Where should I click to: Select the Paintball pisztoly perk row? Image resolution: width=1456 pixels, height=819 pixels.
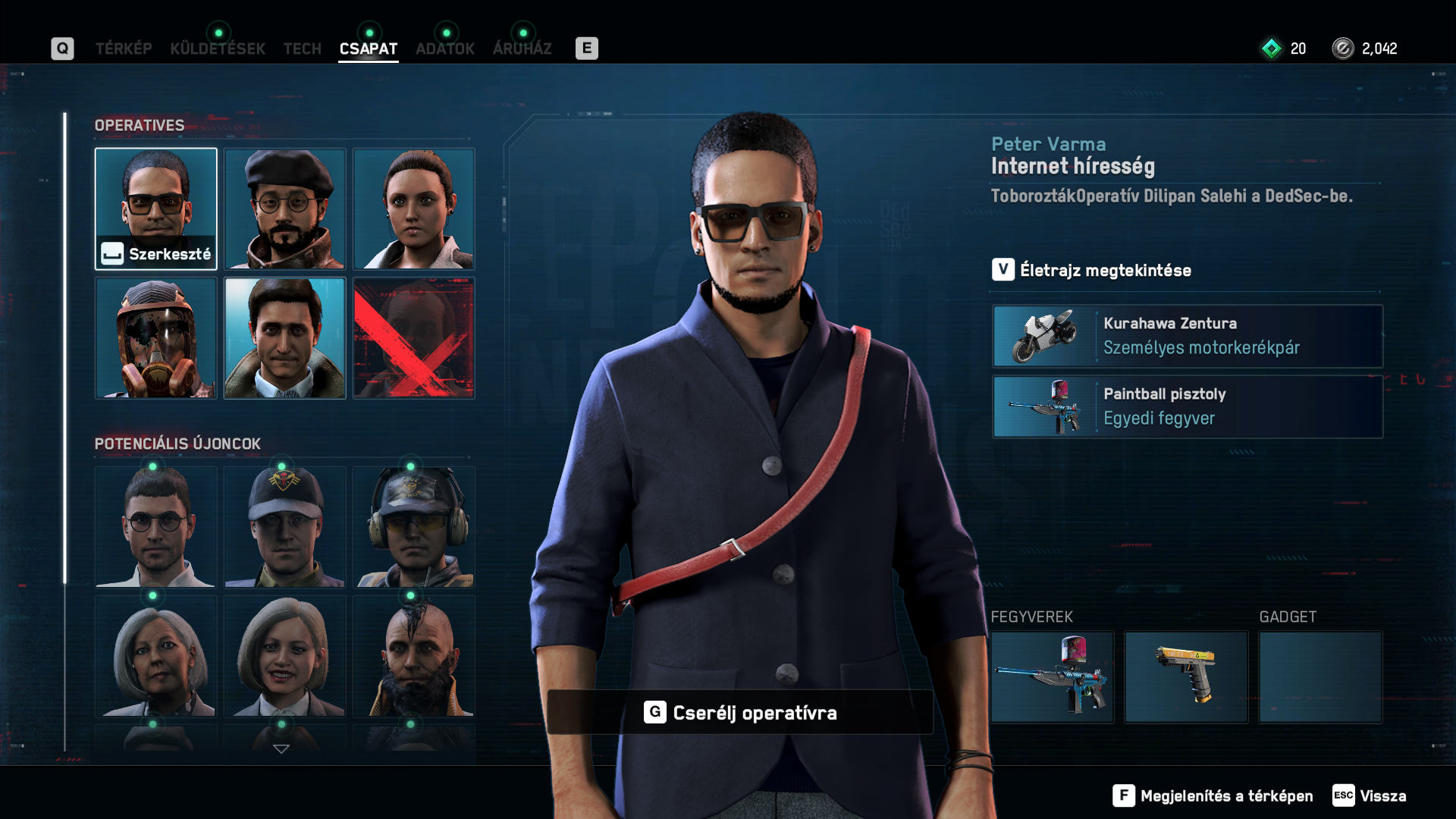coord(1188,407)
